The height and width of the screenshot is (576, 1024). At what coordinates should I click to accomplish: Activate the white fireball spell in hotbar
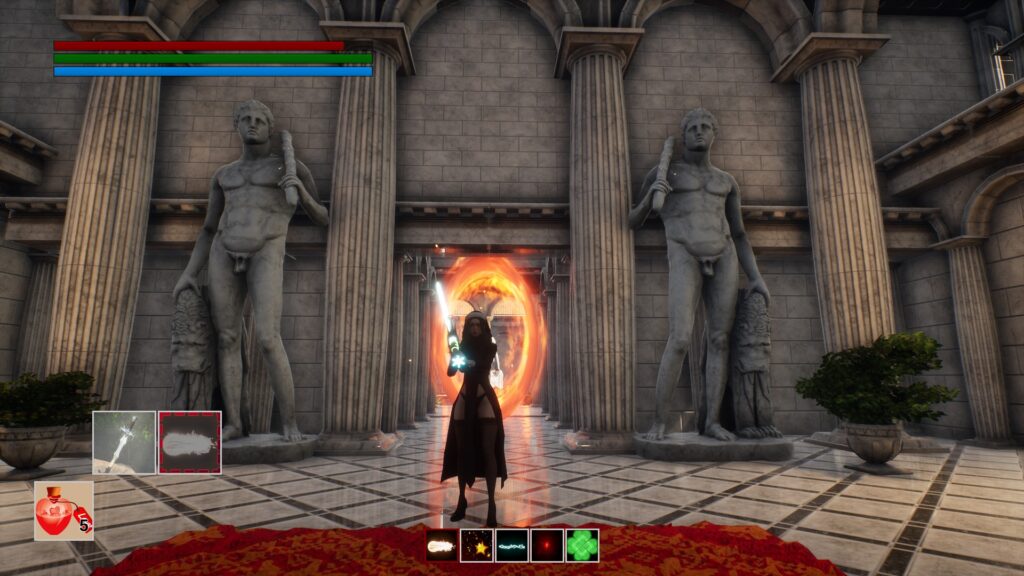(442, 545)
